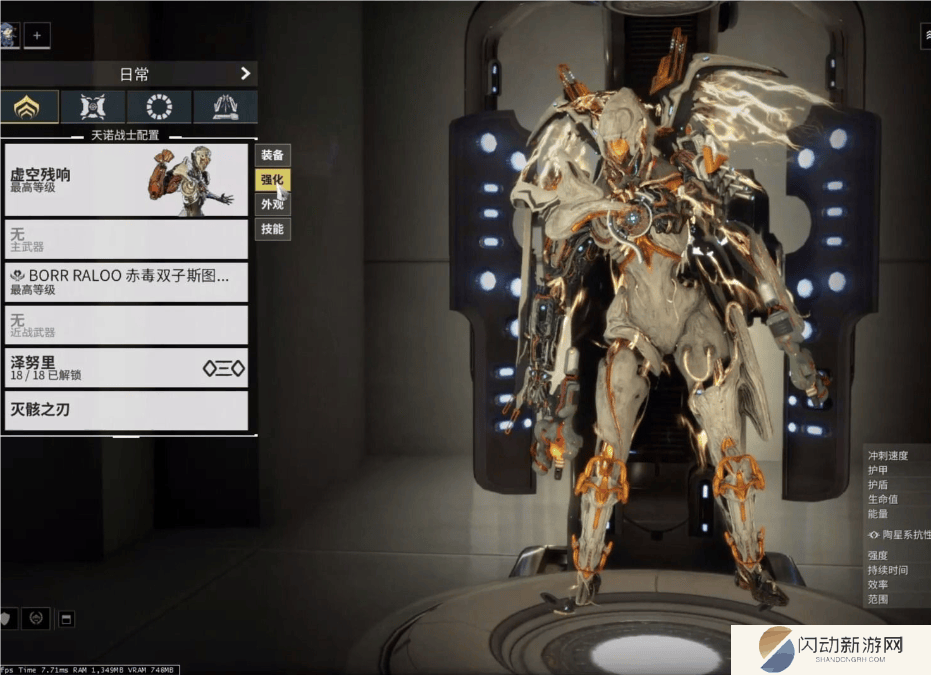
Task: Toggle the eye icon beside 陶星系统
Action: pyautogui.click(x=874, y=535)
